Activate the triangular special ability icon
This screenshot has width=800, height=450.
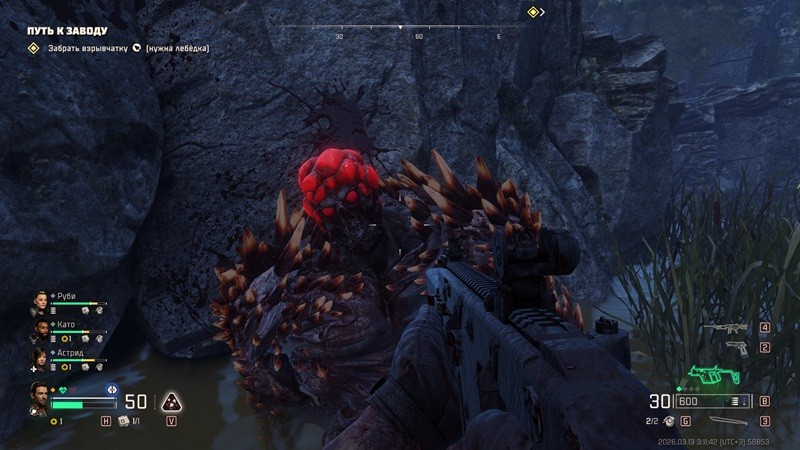click(172, 402)
